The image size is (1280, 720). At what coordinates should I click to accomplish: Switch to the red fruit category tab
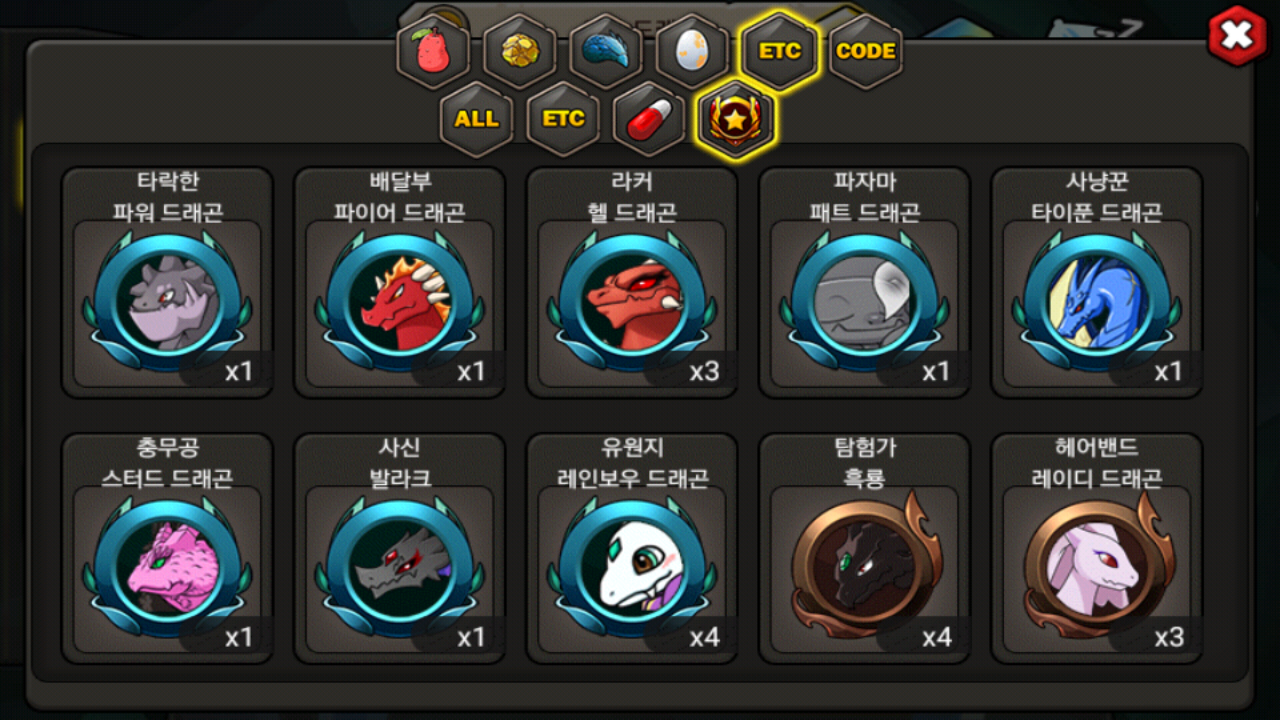tap(433, 51)
